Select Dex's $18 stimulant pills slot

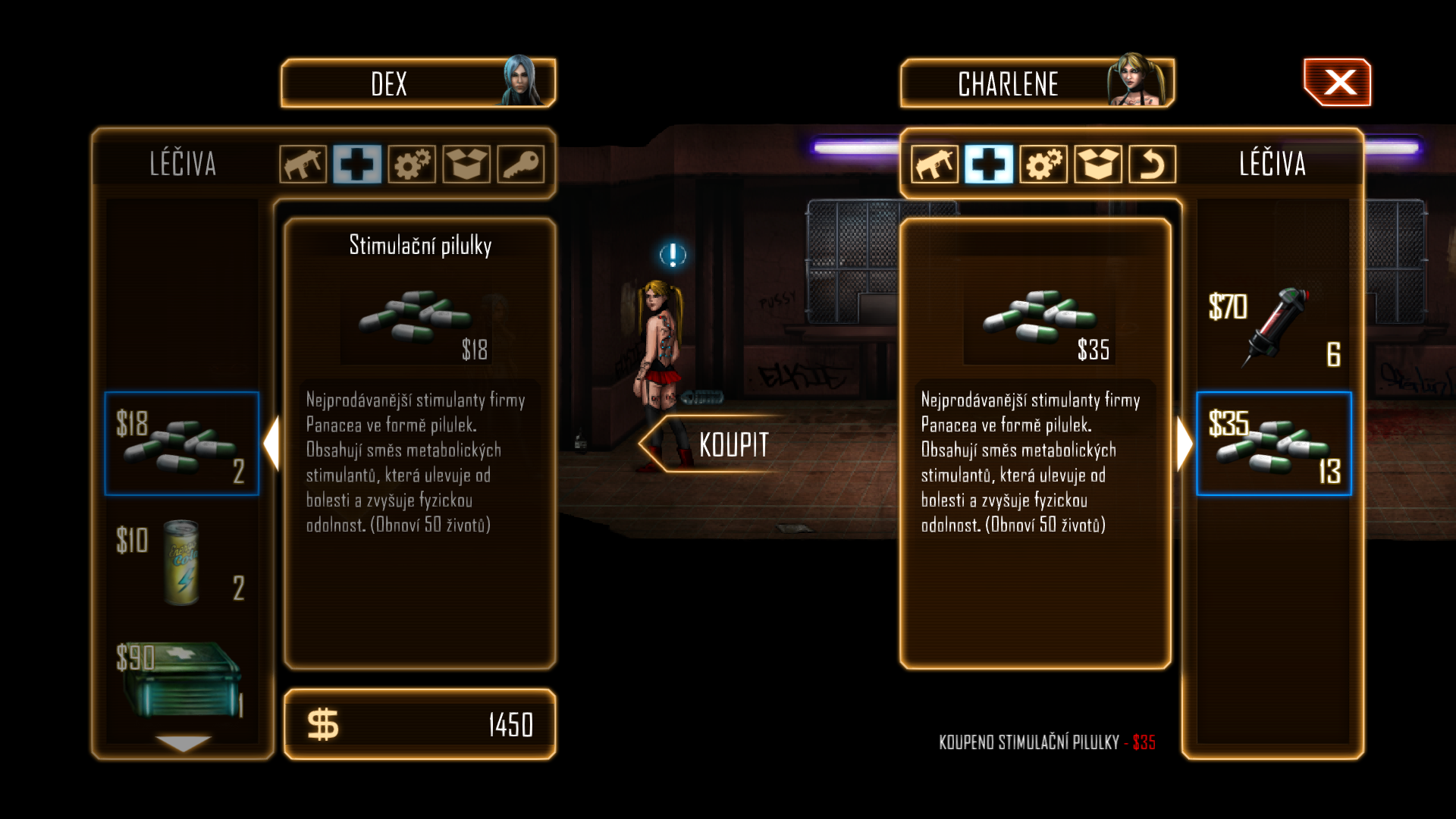[x=182, y=444]
